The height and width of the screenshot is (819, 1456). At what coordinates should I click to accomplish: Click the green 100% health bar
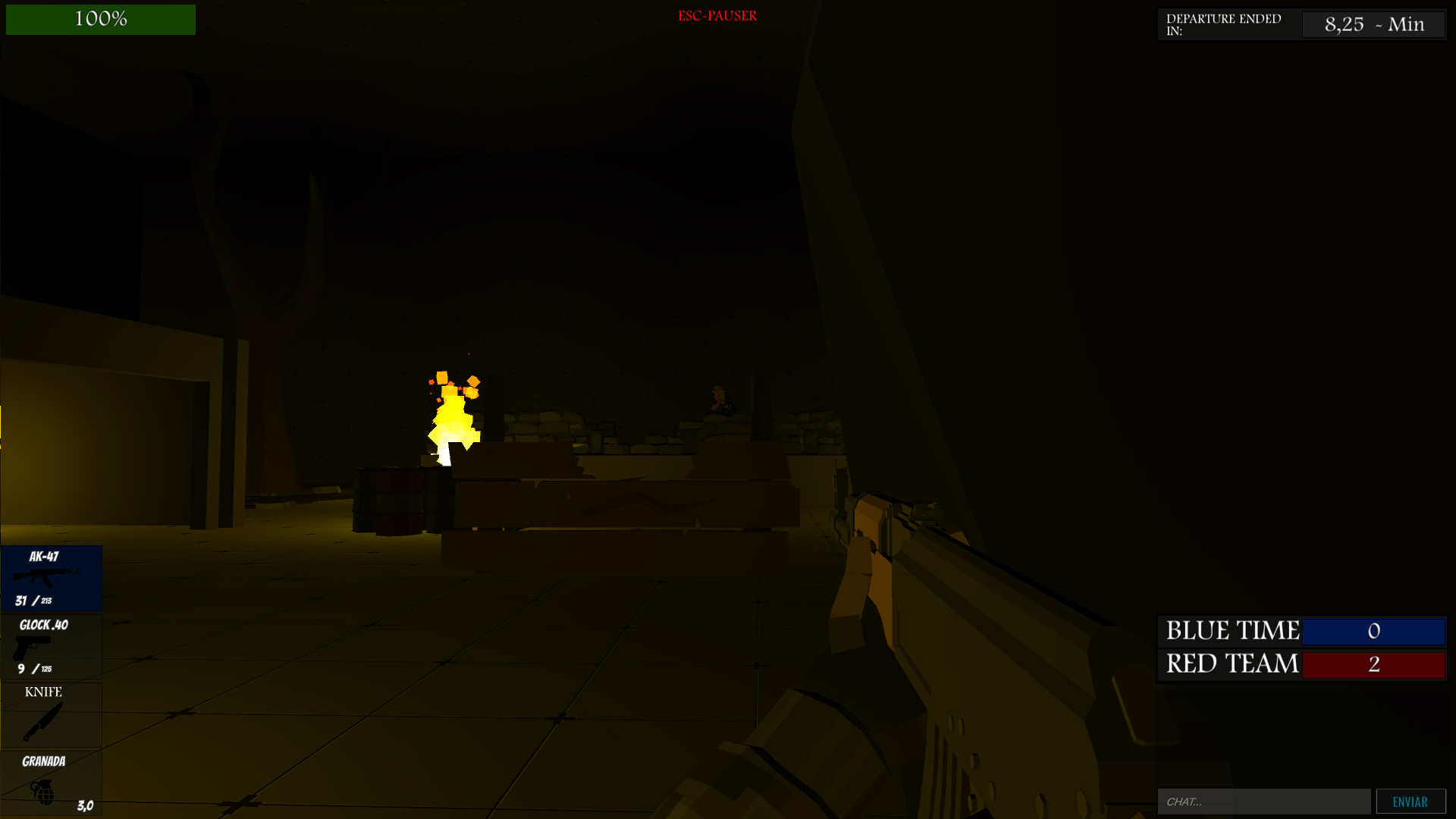[100, 19]
